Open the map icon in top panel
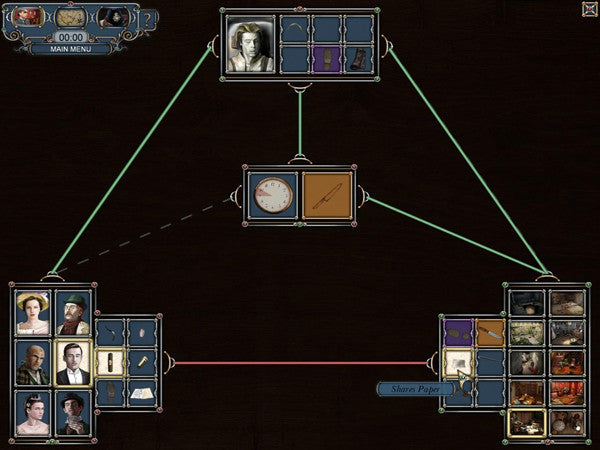Screen dimensions: 600x450 (70, 17)
